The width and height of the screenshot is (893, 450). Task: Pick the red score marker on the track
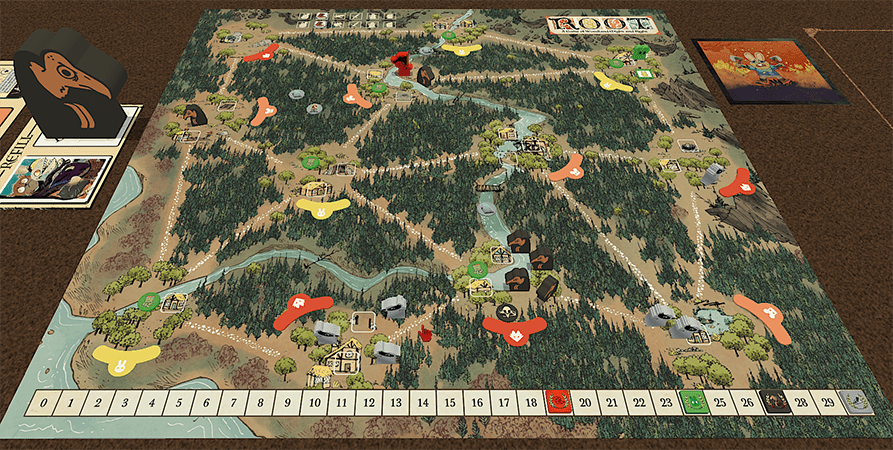(x=557, y=402)
